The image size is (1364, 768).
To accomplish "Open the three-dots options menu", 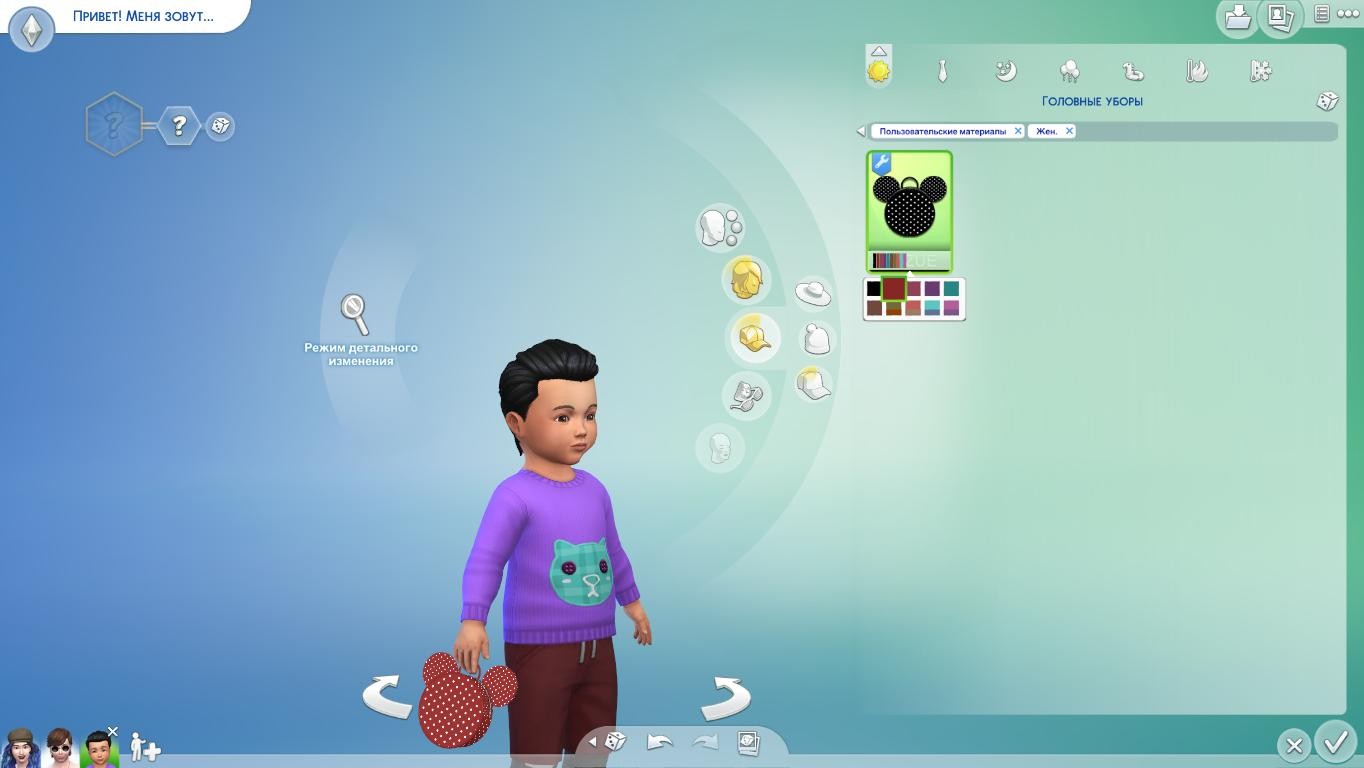I will coord(1348,14).
